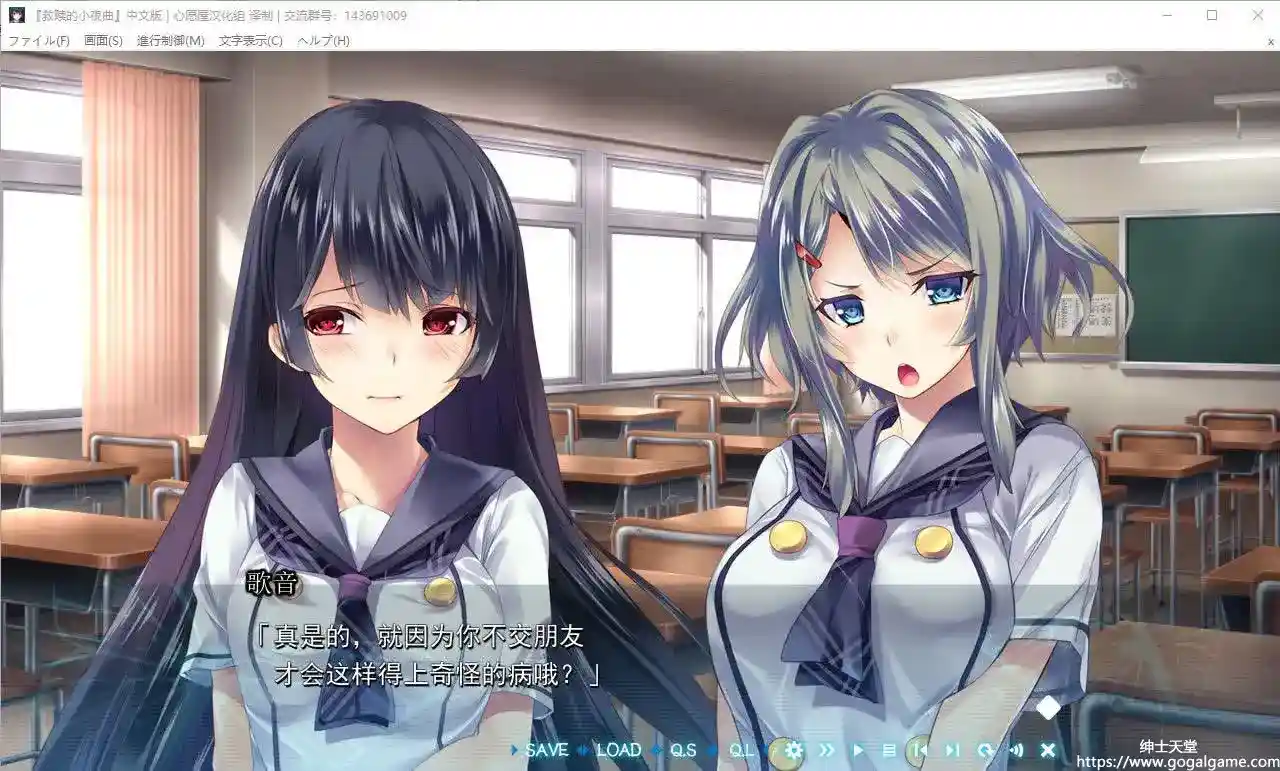
Task: Toggle sound off using the speaker icon
Action: click(x=1017, y=749)
